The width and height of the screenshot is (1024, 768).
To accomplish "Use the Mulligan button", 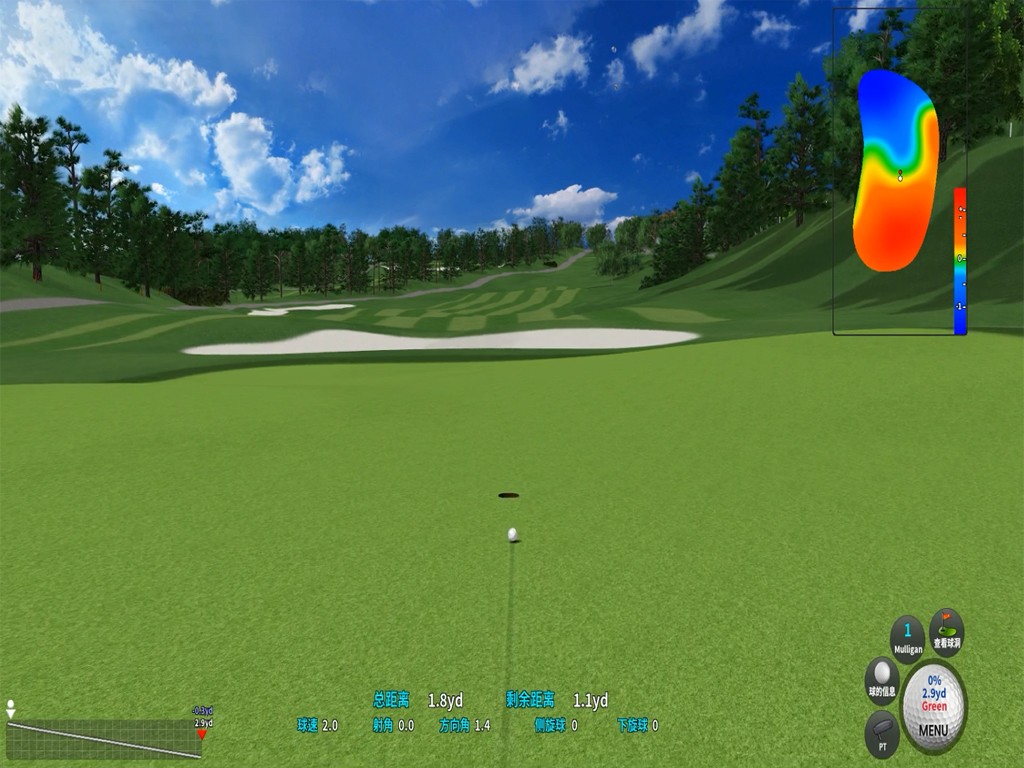I will 907,637.
